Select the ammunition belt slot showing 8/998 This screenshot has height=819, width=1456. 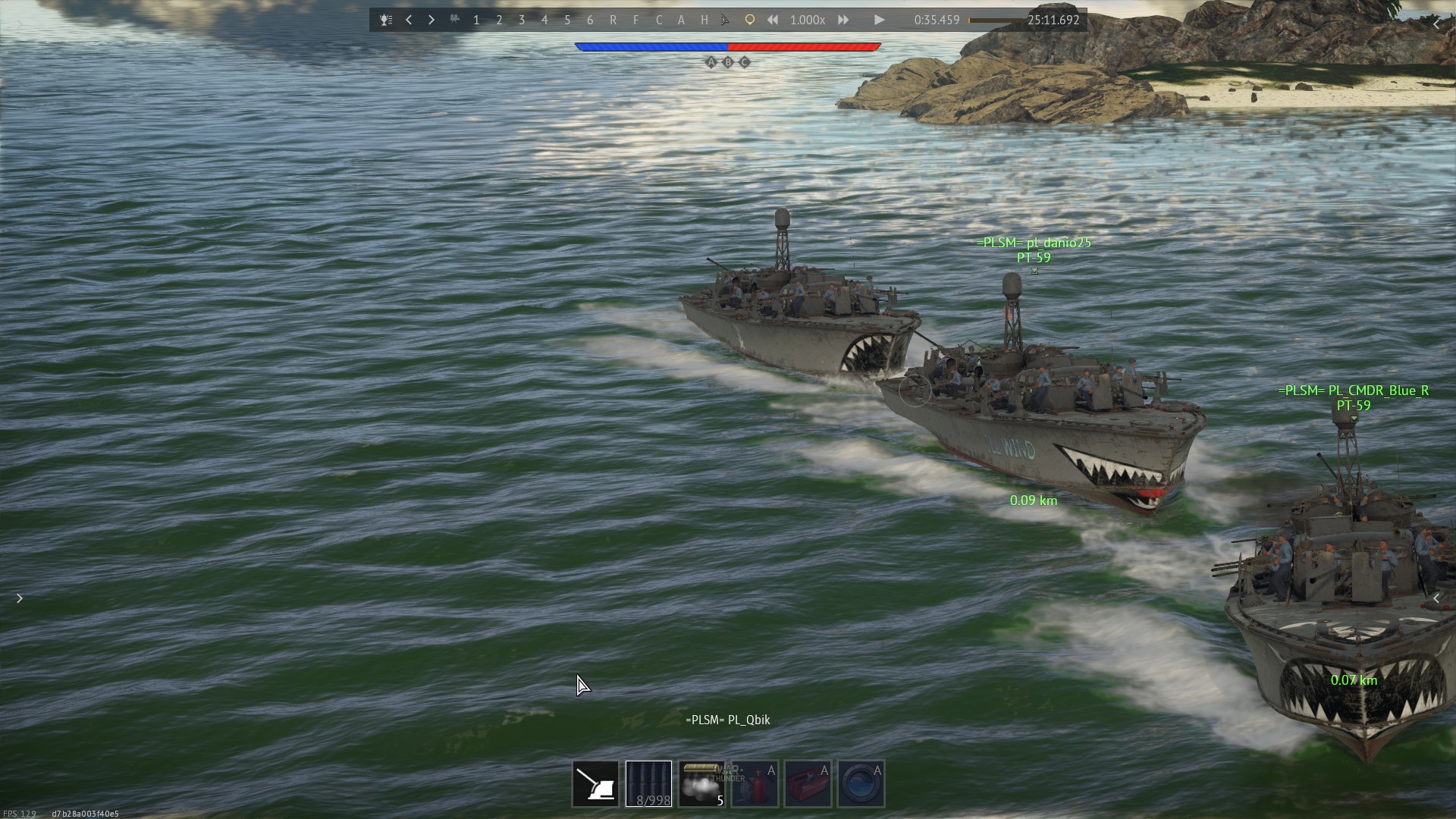[648, 783]
